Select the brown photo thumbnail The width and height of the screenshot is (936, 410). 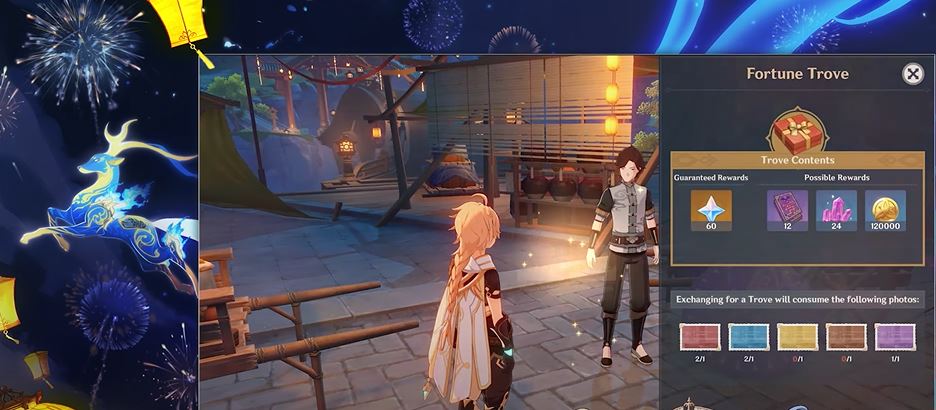(x=846, y=336)
